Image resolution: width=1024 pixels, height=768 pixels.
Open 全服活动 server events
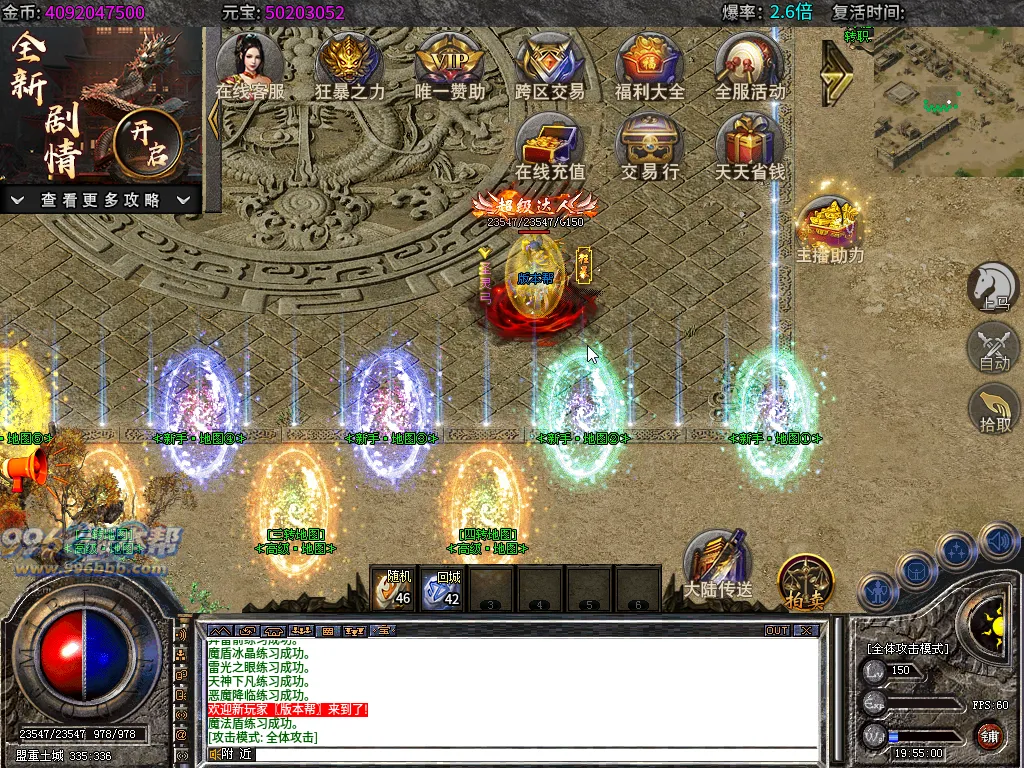tap(749, 63)
